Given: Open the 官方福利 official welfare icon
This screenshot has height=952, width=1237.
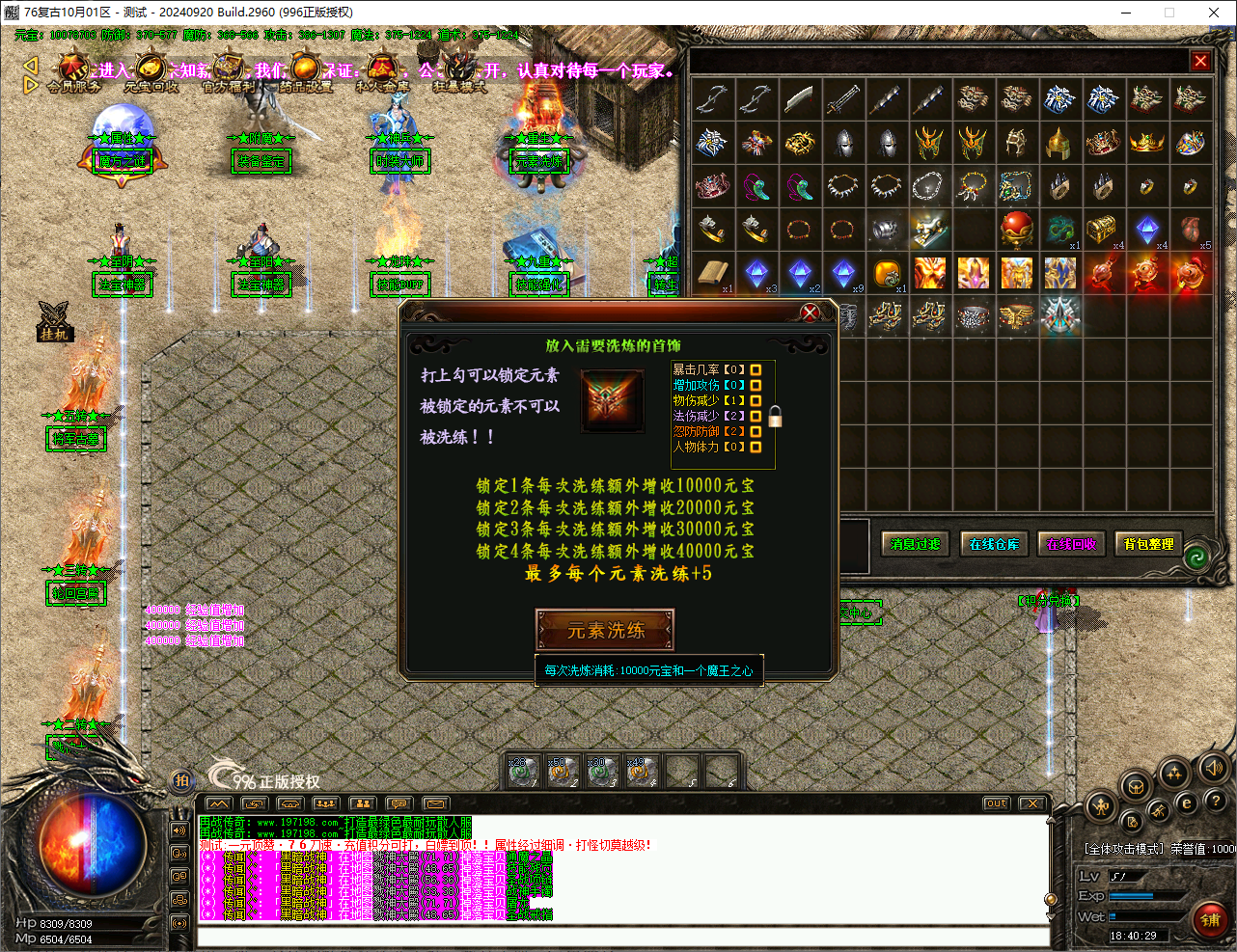Looking at the screenshot, I should pos(229,68).
